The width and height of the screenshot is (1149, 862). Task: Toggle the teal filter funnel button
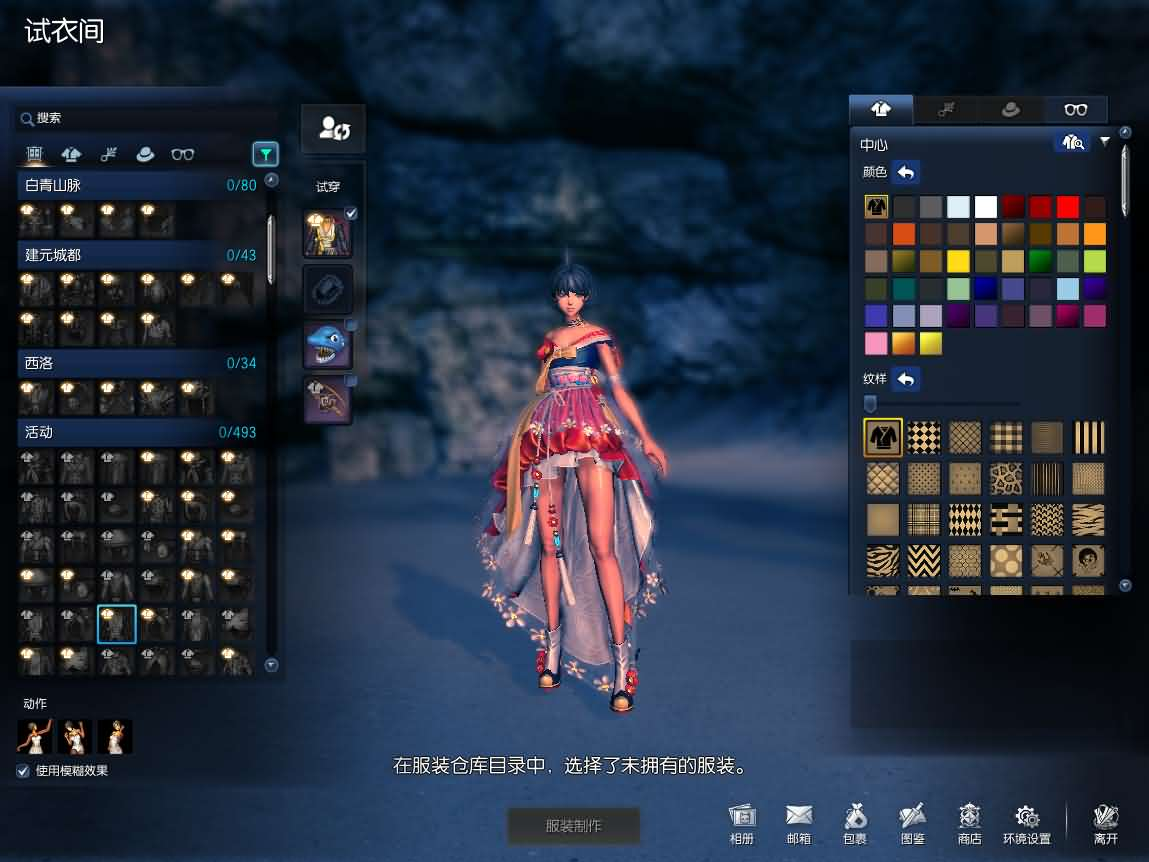(x=265, y=154)
